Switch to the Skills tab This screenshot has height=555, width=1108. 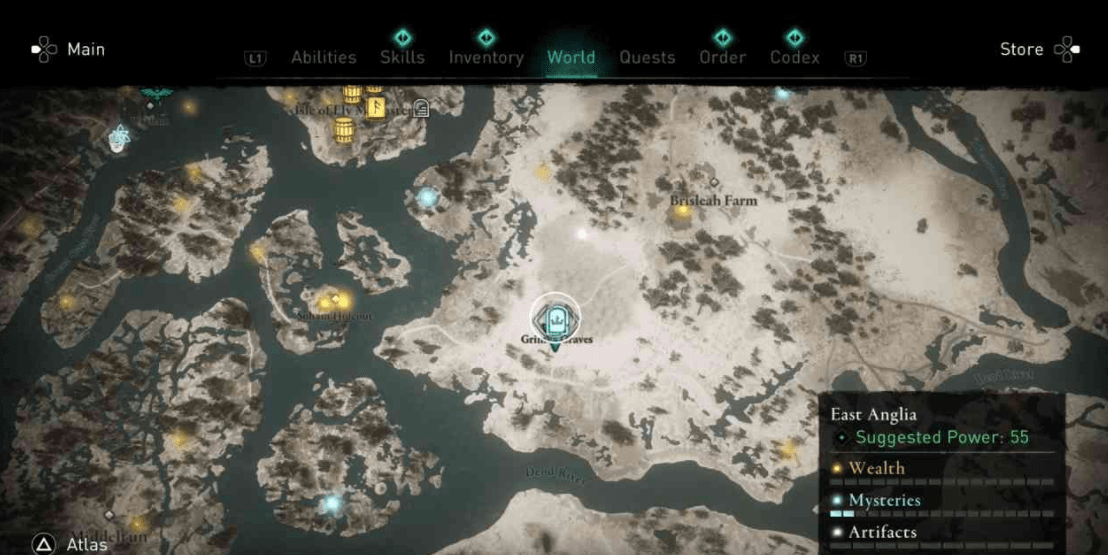coord(403,57)
